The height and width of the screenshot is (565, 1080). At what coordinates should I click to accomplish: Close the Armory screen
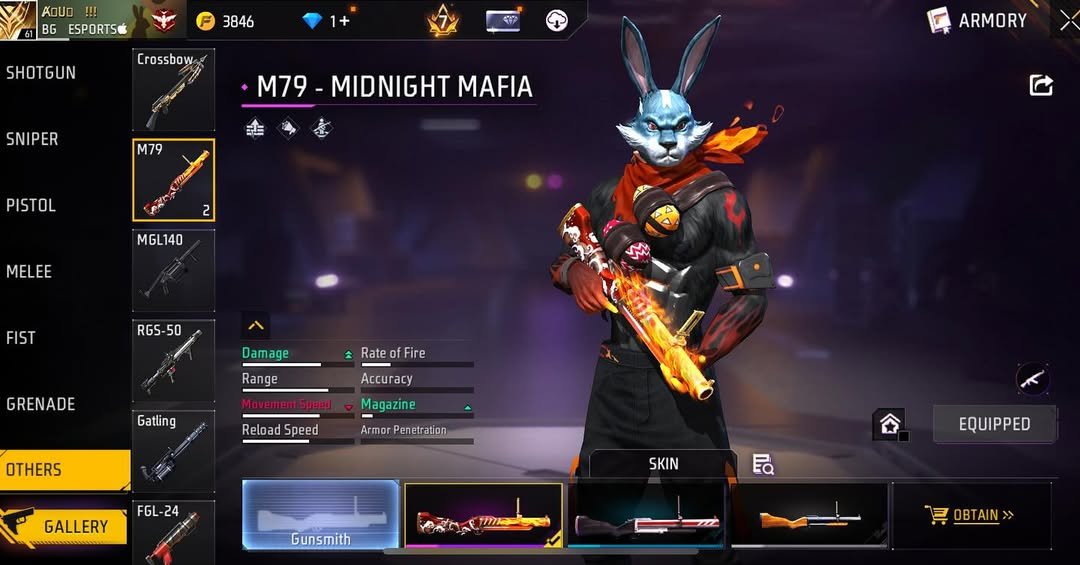pos(1069,20)
